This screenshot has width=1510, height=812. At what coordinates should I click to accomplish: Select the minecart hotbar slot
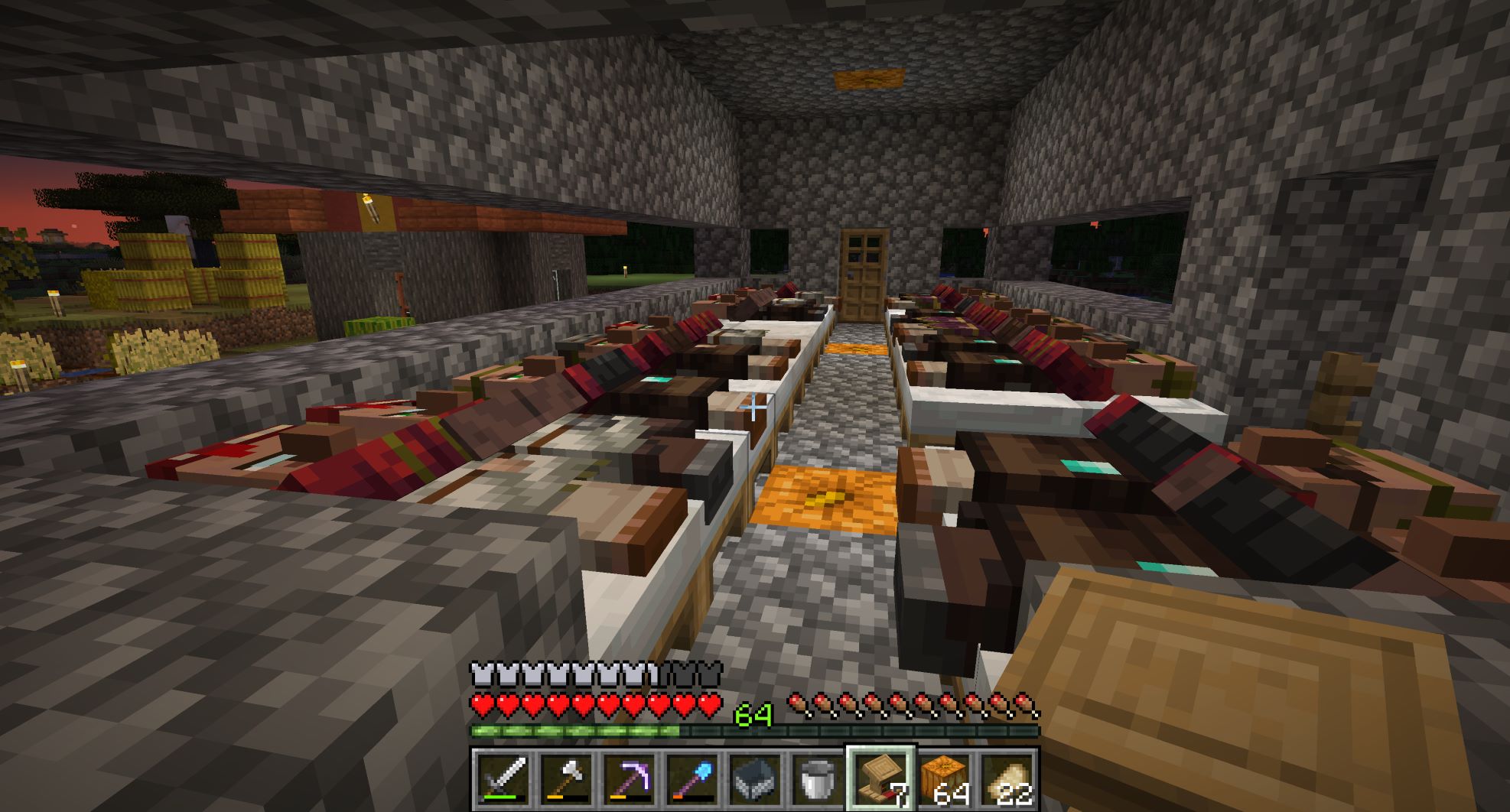click(x=754, y=779)
